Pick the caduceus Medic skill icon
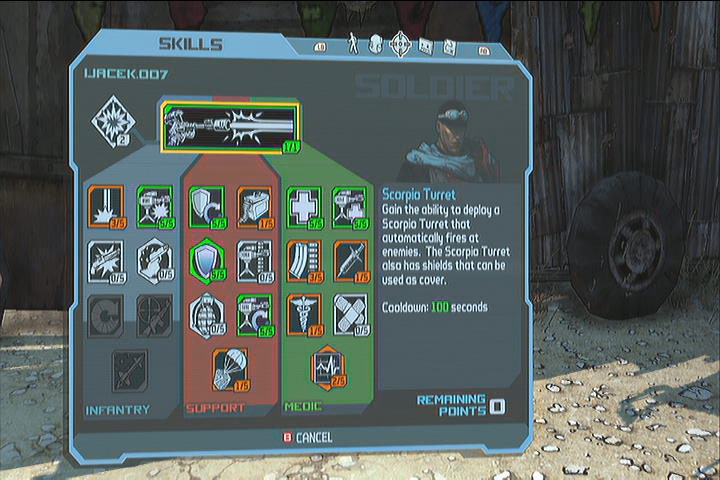 [304, 314]
